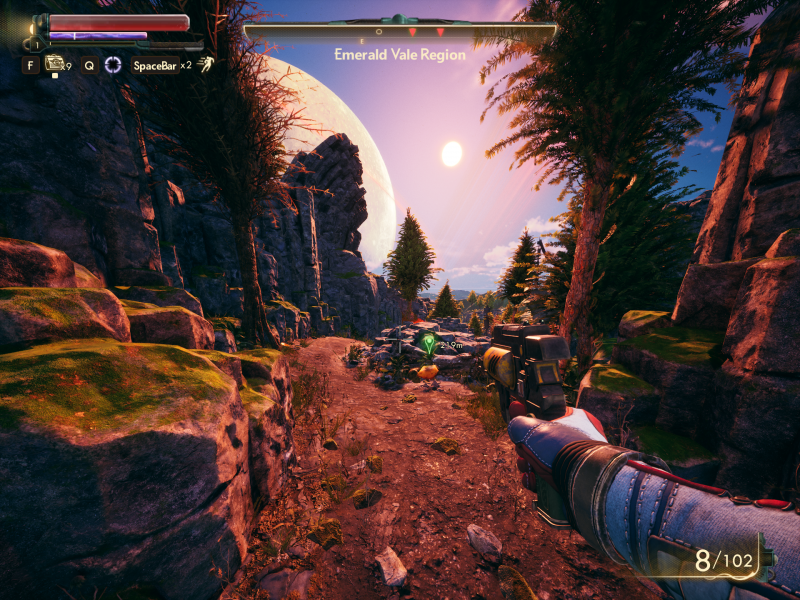Image resolution: width=800 pixels, height=600 pixels.
Task: Select the green quest waypoint marker
Action: pyautogui.click(x=429, y=344)
